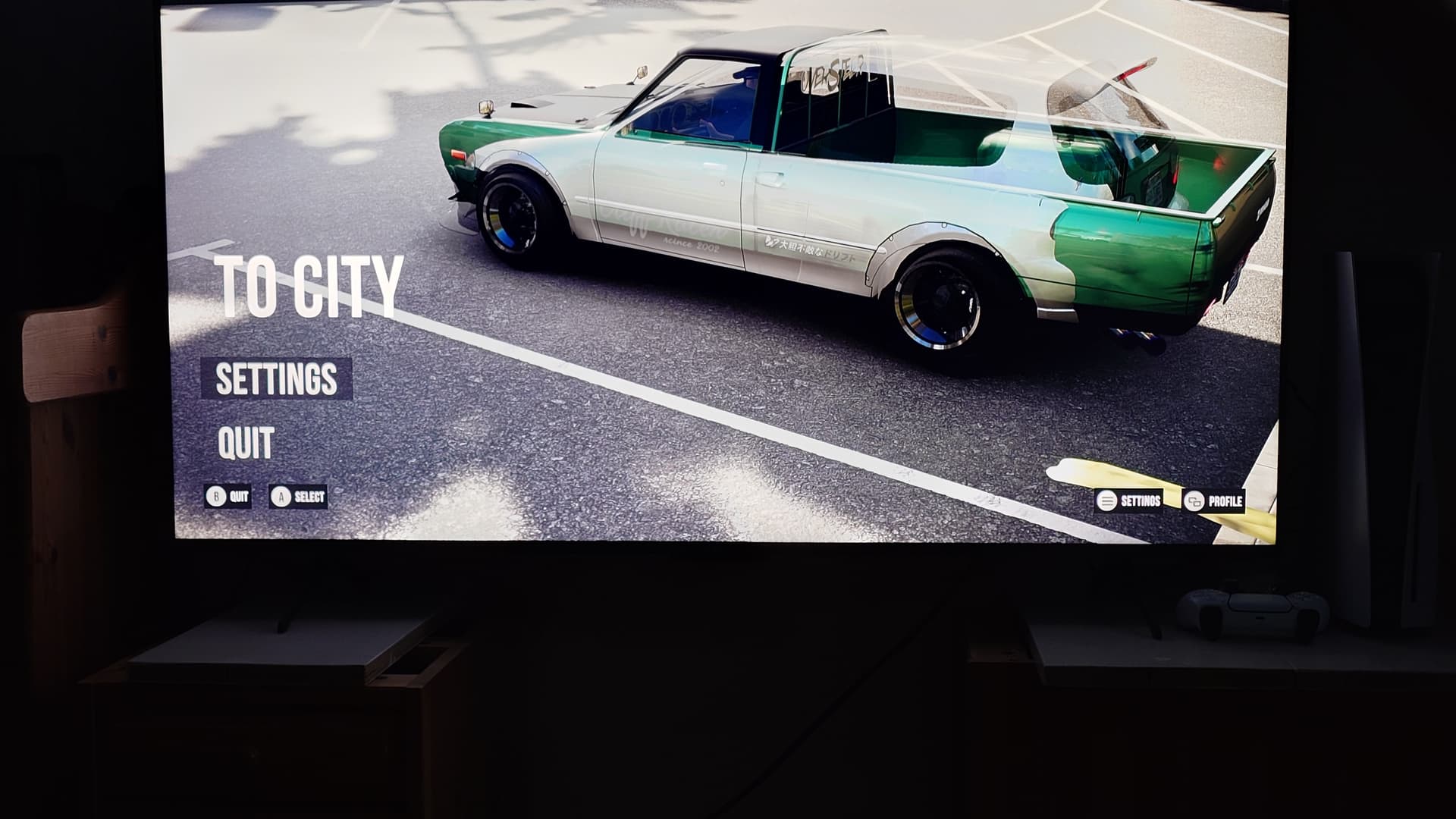This screenshot has width=1456, height=819.
Task: Open the highlighted Settings menu entry
Action: tap(277, 378)
